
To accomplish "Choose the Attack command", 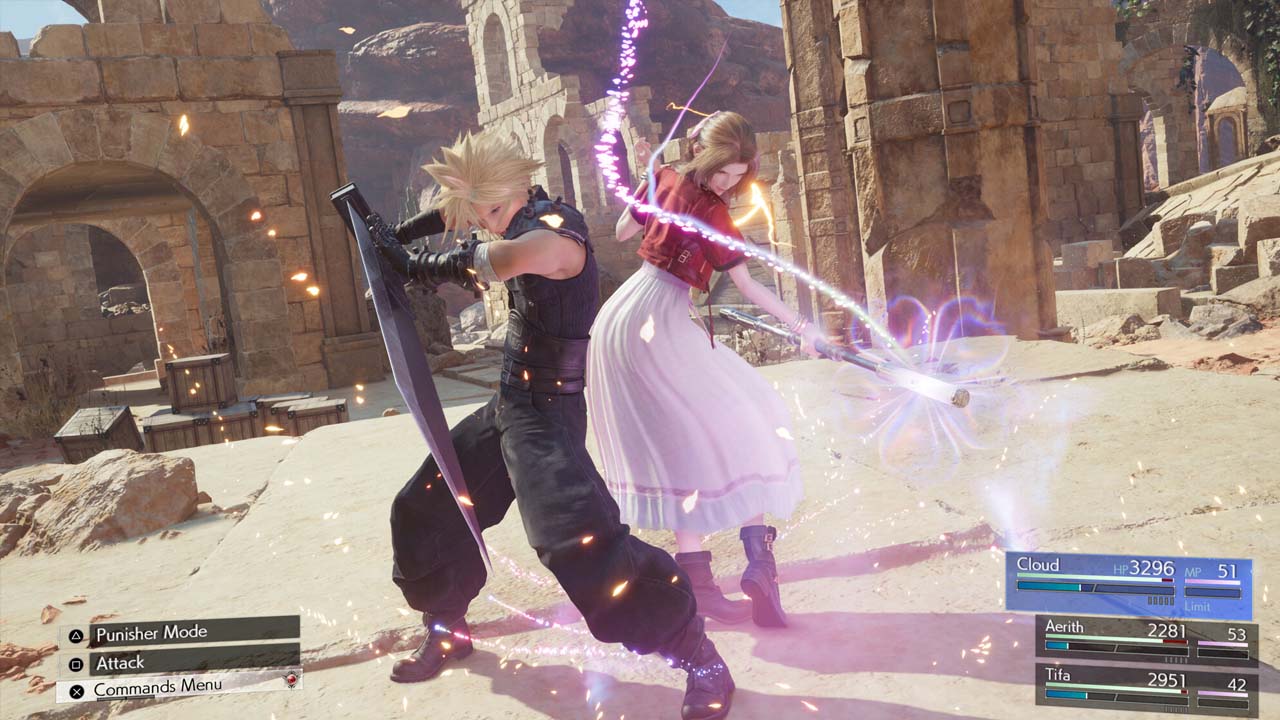I will 180,662.
